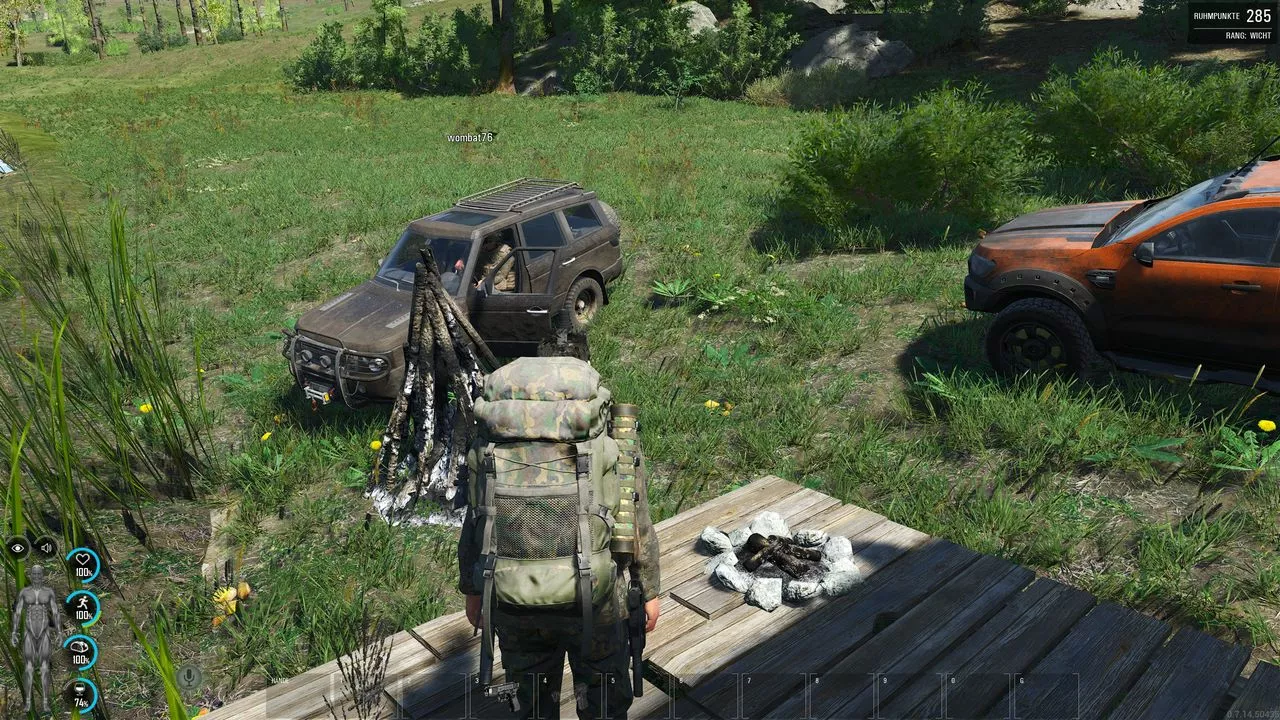Click the microphone voice chat icon

(x=188, y=677)
